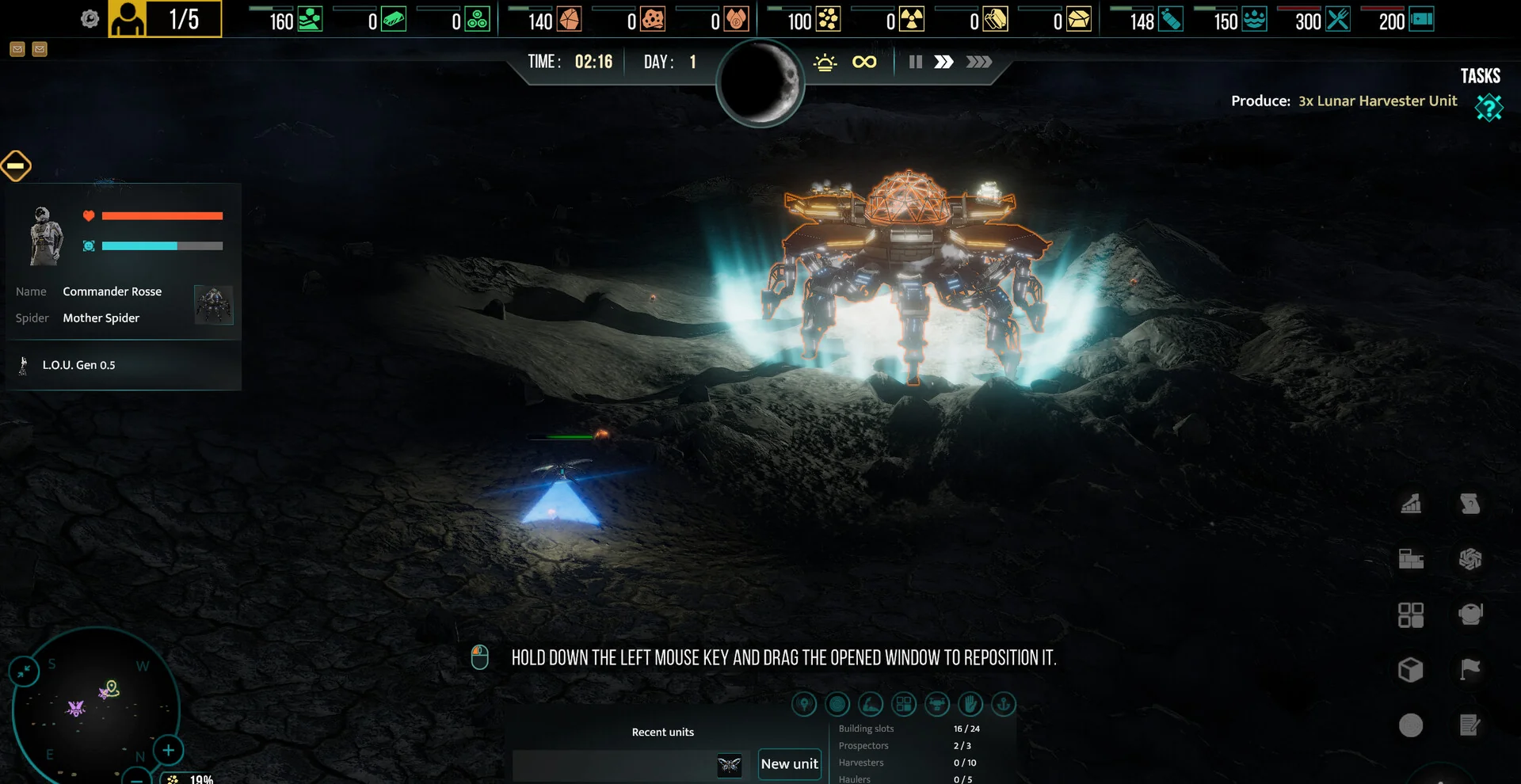Viewport: 1521px width, 784px height.
Task: Click the flag icon in side menu
Action: tap(1470, 670)
